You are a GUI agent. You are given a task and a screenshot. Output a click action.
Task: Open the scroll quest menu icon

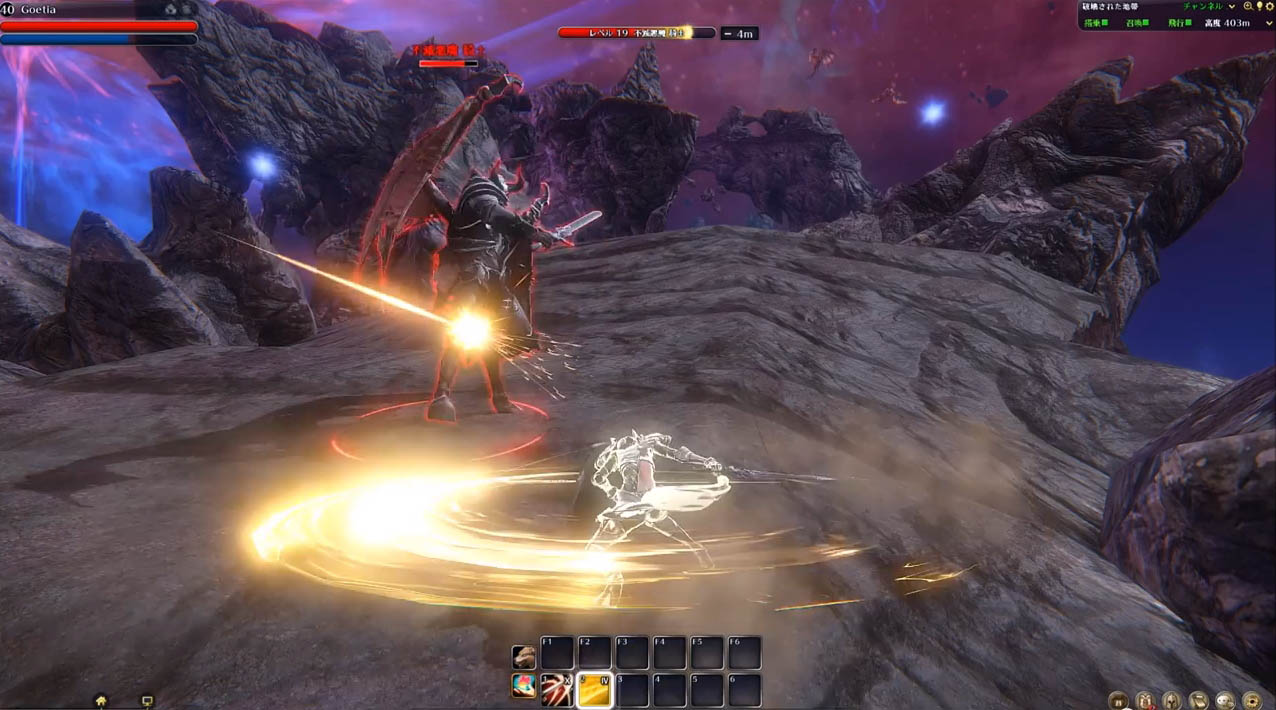click(x=1198, y=700)
